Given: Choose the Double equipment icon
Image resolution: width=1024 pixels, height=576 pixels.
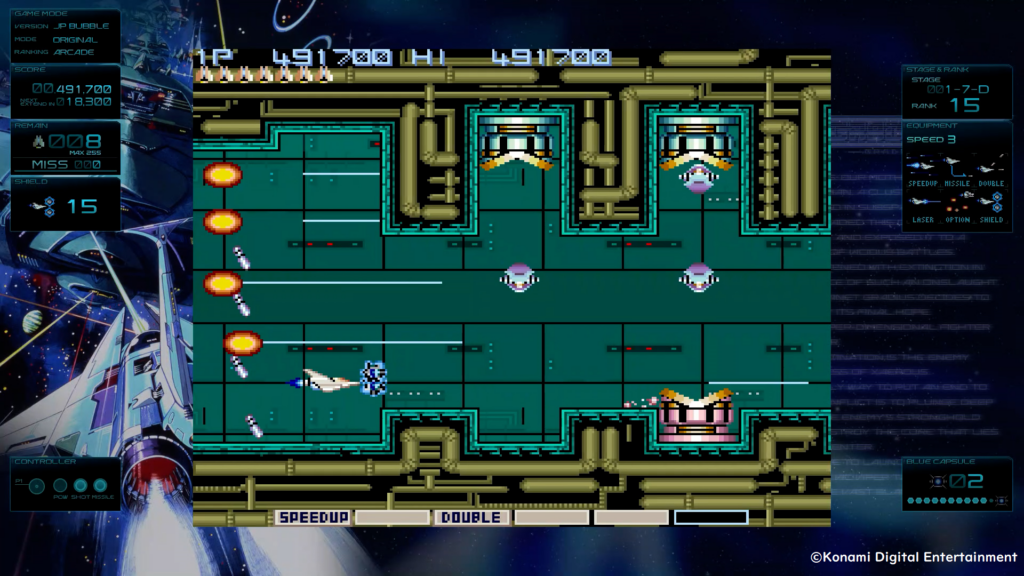Looking at the screenshot, I should tap(988, 166).
